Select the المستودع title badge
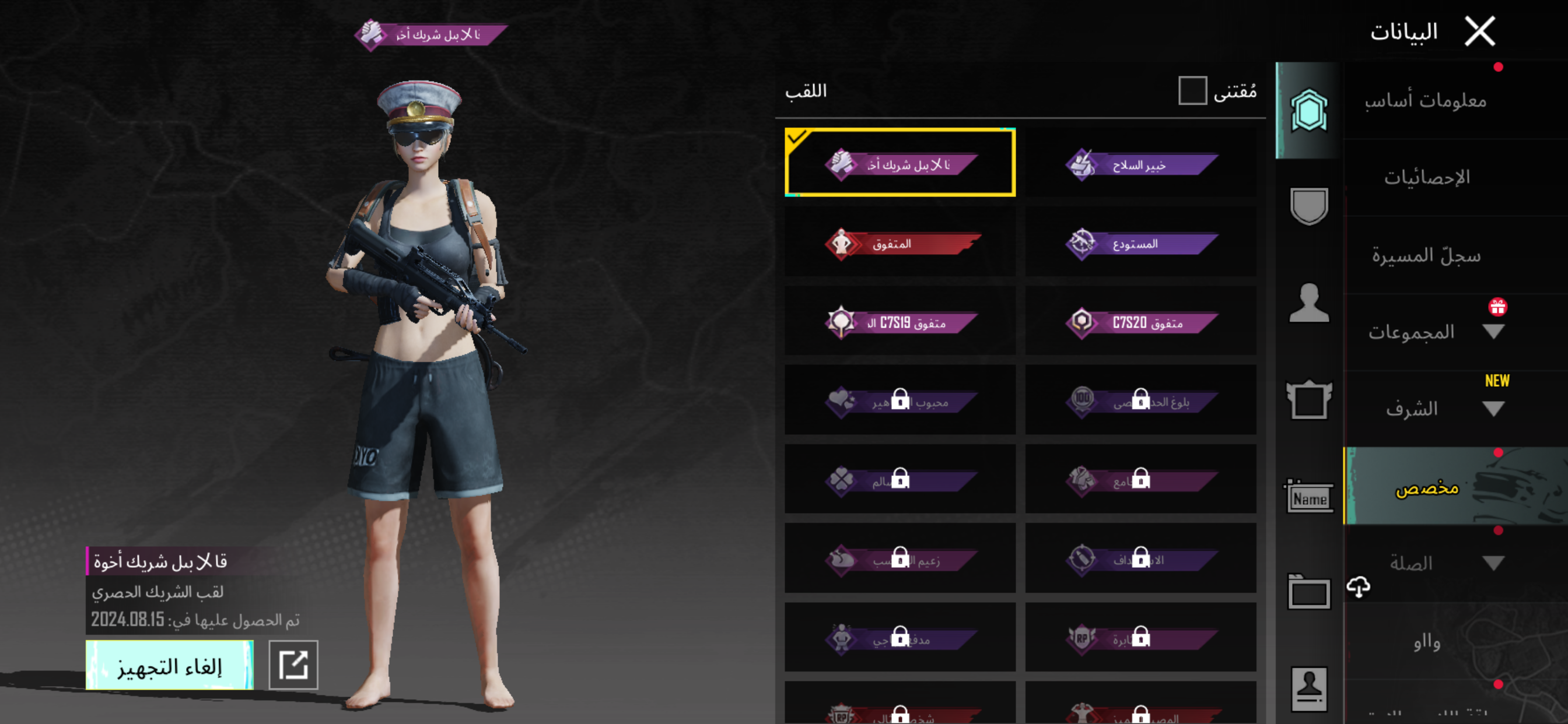This screenshot has height=724, width=1568. pyautogui.click(x=1140, y=242)
